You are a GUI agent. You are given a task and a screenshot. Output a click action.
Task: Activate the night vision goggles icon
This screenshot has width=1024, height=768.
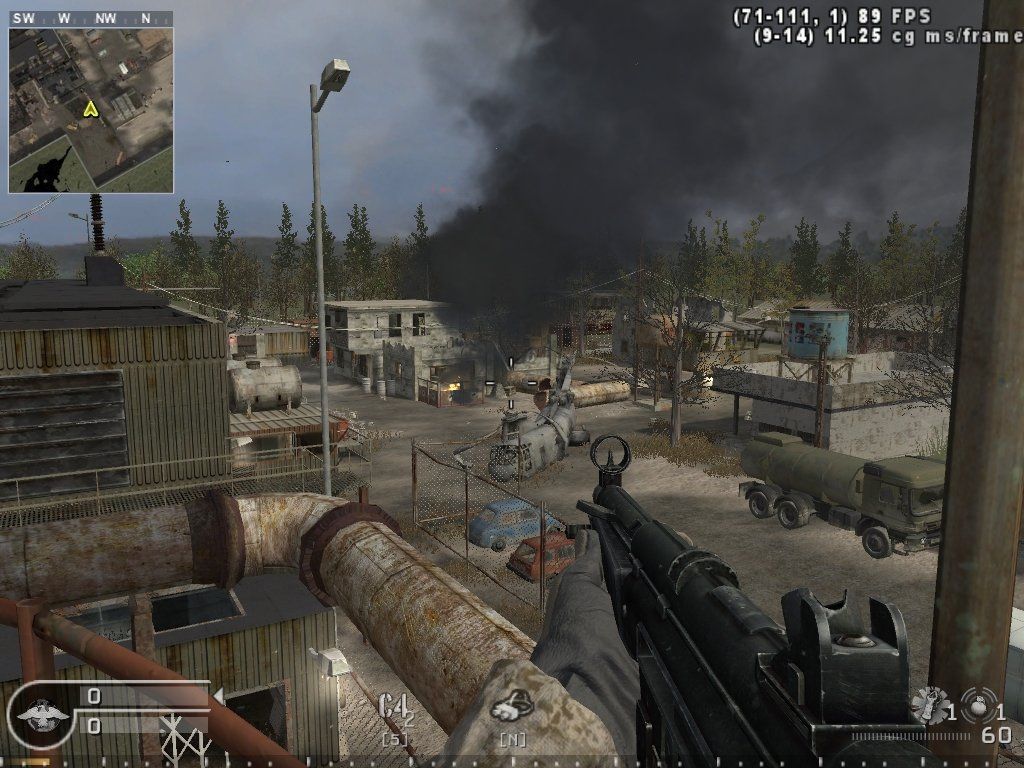pos(511,708)
